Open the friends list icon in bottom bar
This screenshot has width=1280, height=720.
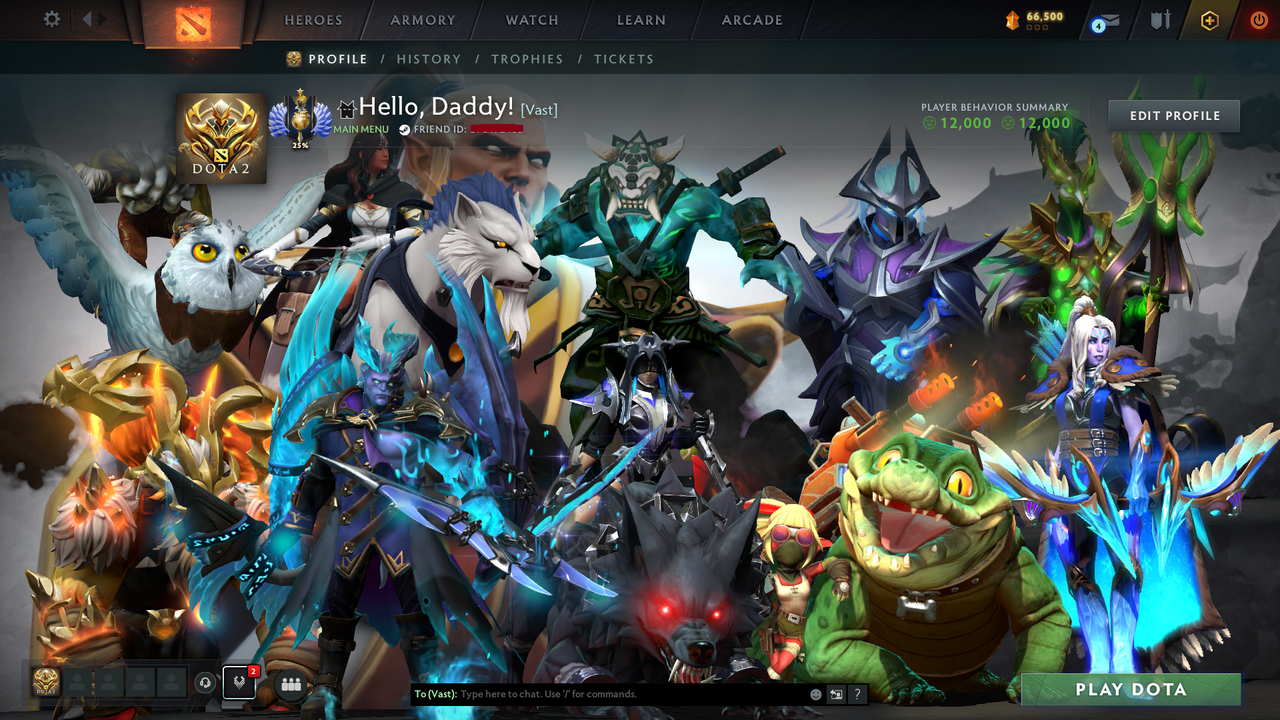290,684
